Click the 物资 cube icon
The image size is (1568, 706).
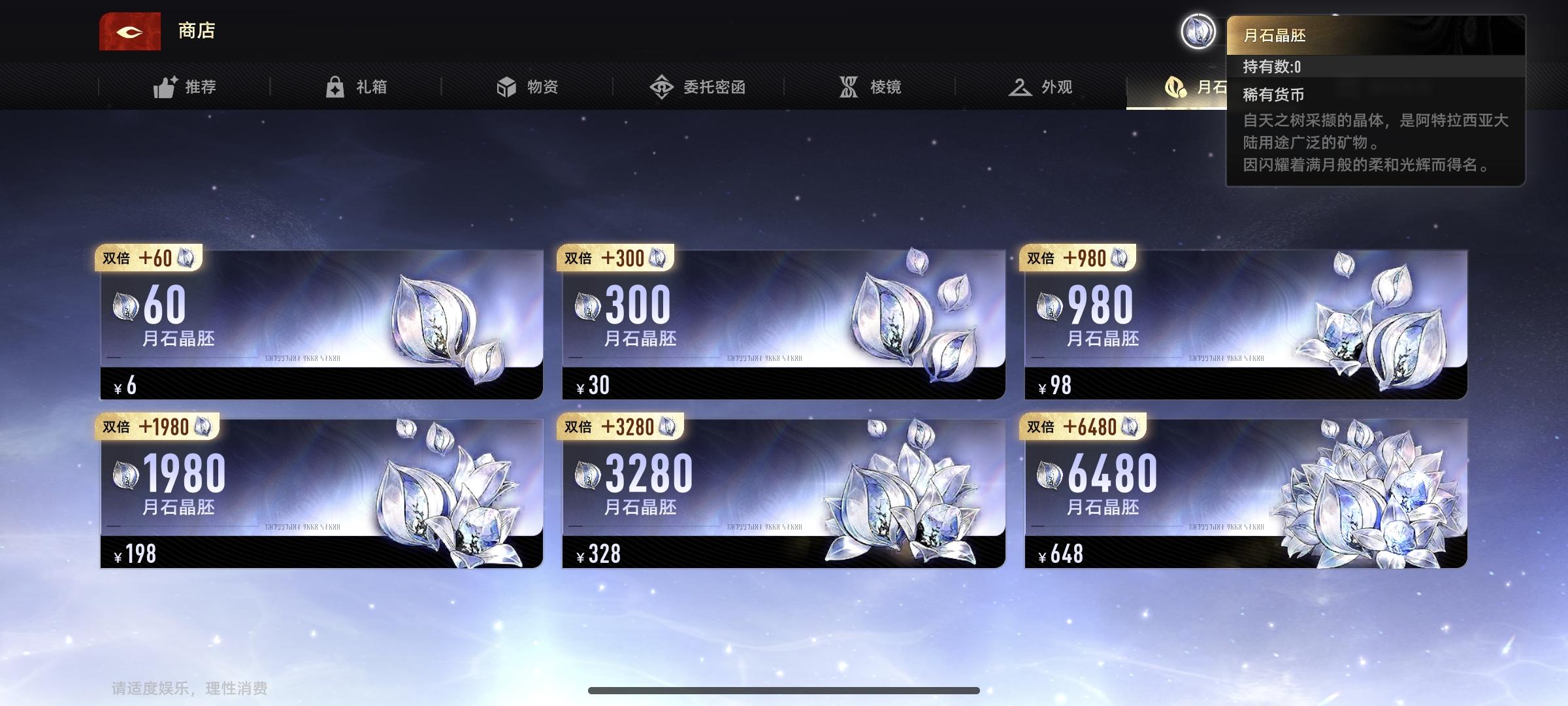pyautogui.click(x=506, y=86)
